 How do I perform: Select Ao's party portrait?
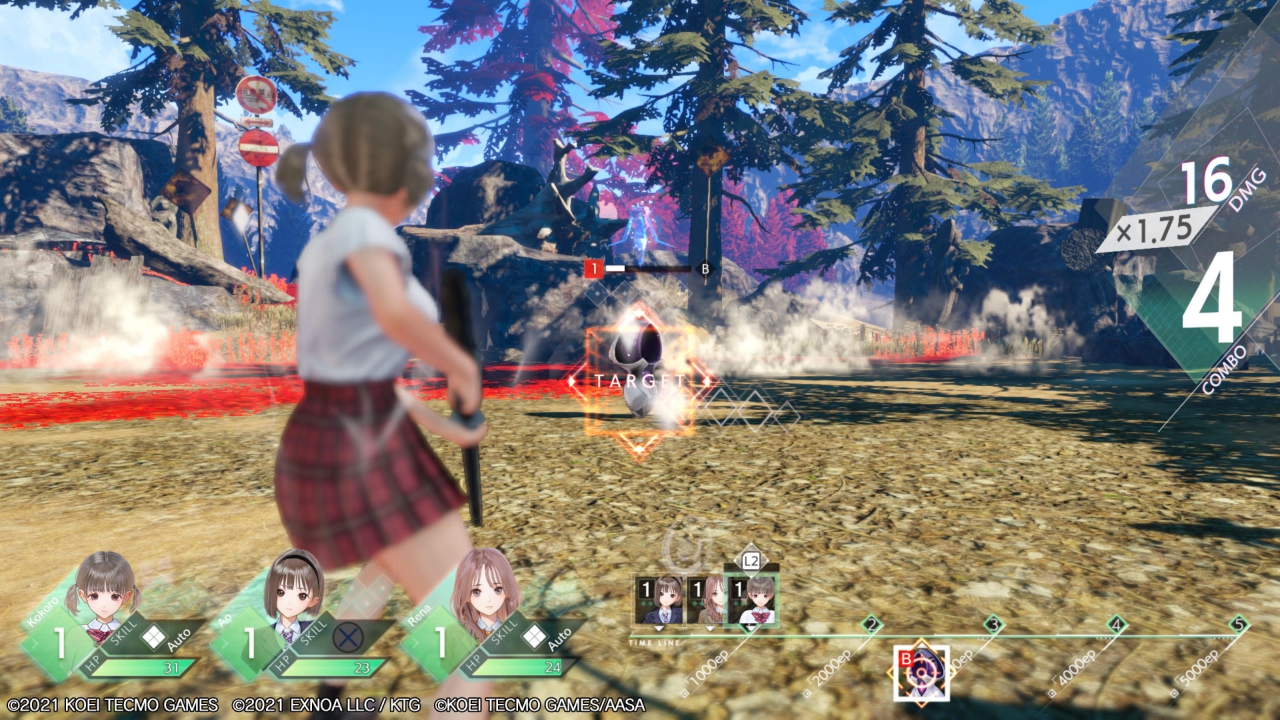293,590
